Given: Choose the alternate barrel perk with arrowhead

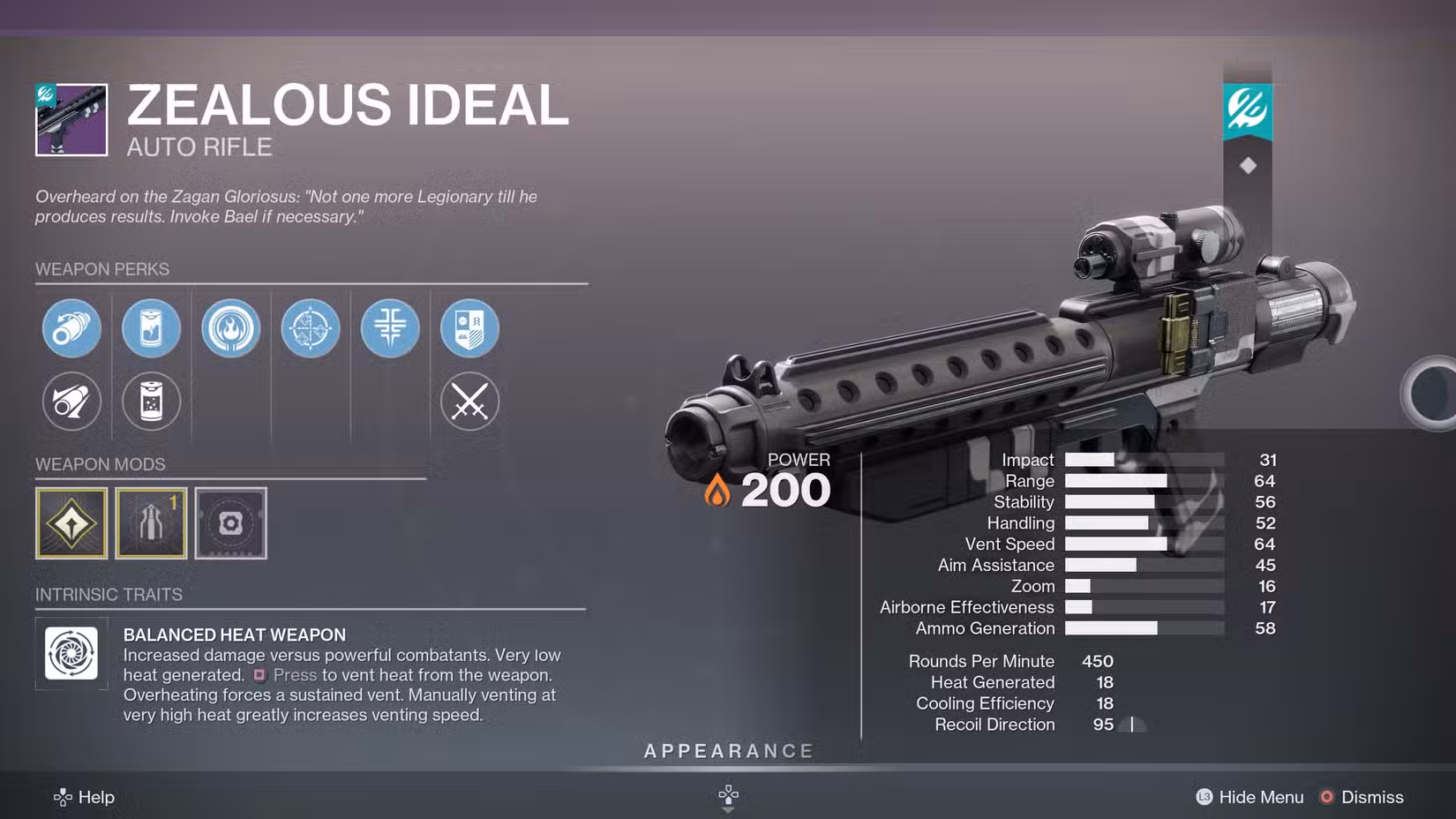Looking at the screenshot, I should tap(71, 402).
